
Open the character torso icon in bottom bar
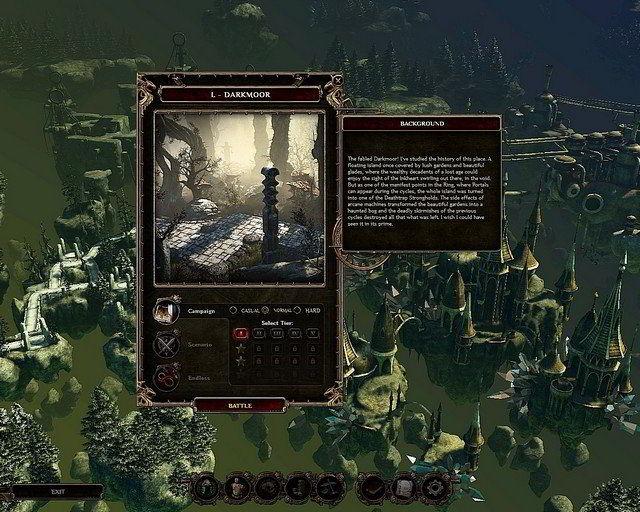[x=237, y=487]
